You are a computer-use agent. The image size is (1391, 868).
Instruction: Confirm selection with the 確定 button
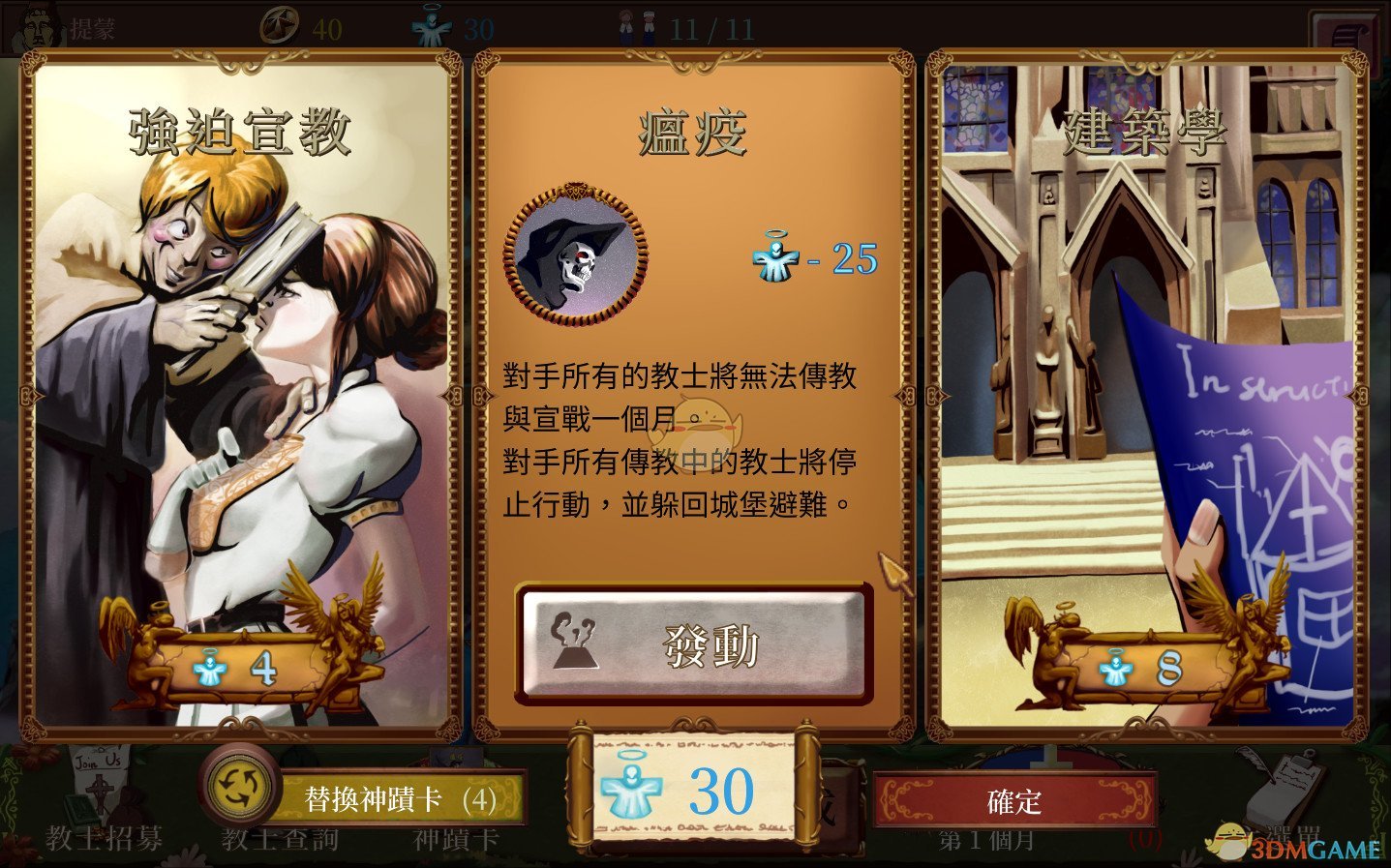1015,800
